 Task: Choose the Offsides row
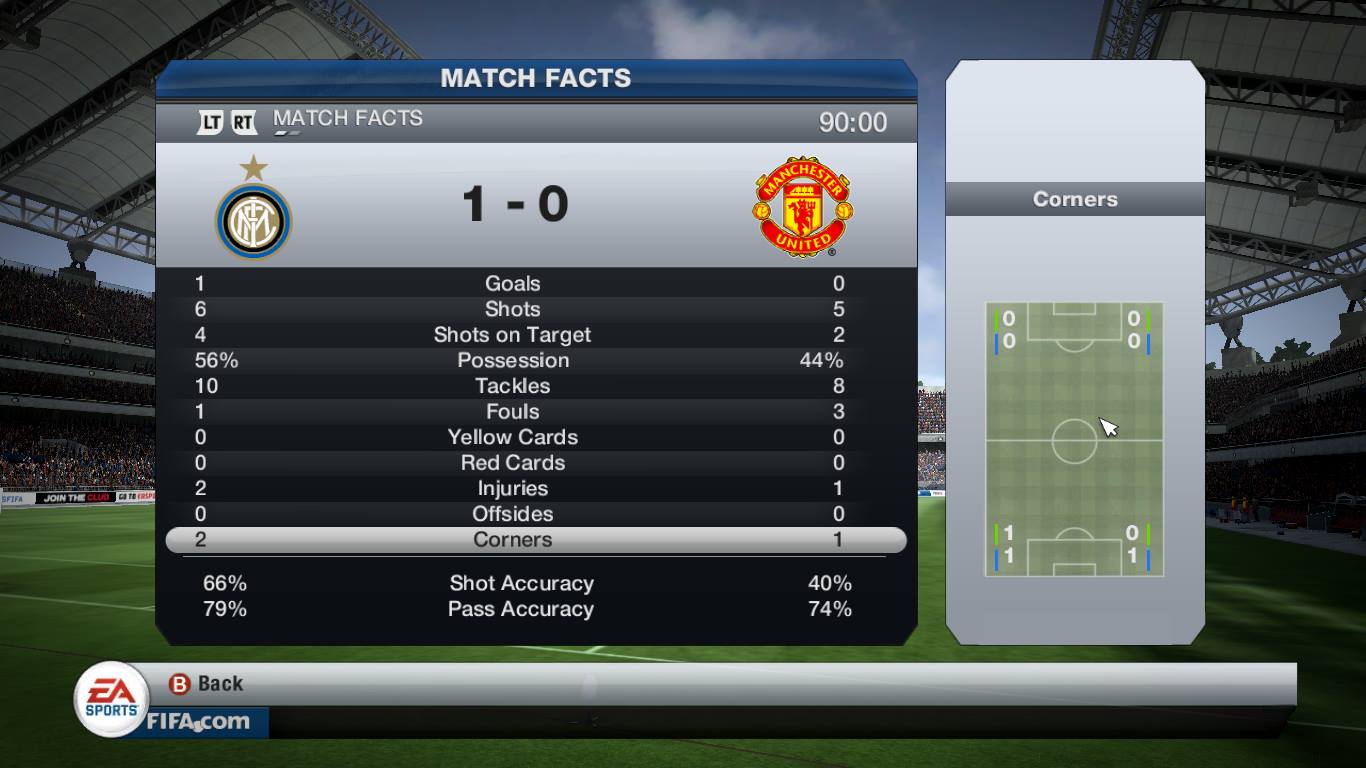coord(512,514)
